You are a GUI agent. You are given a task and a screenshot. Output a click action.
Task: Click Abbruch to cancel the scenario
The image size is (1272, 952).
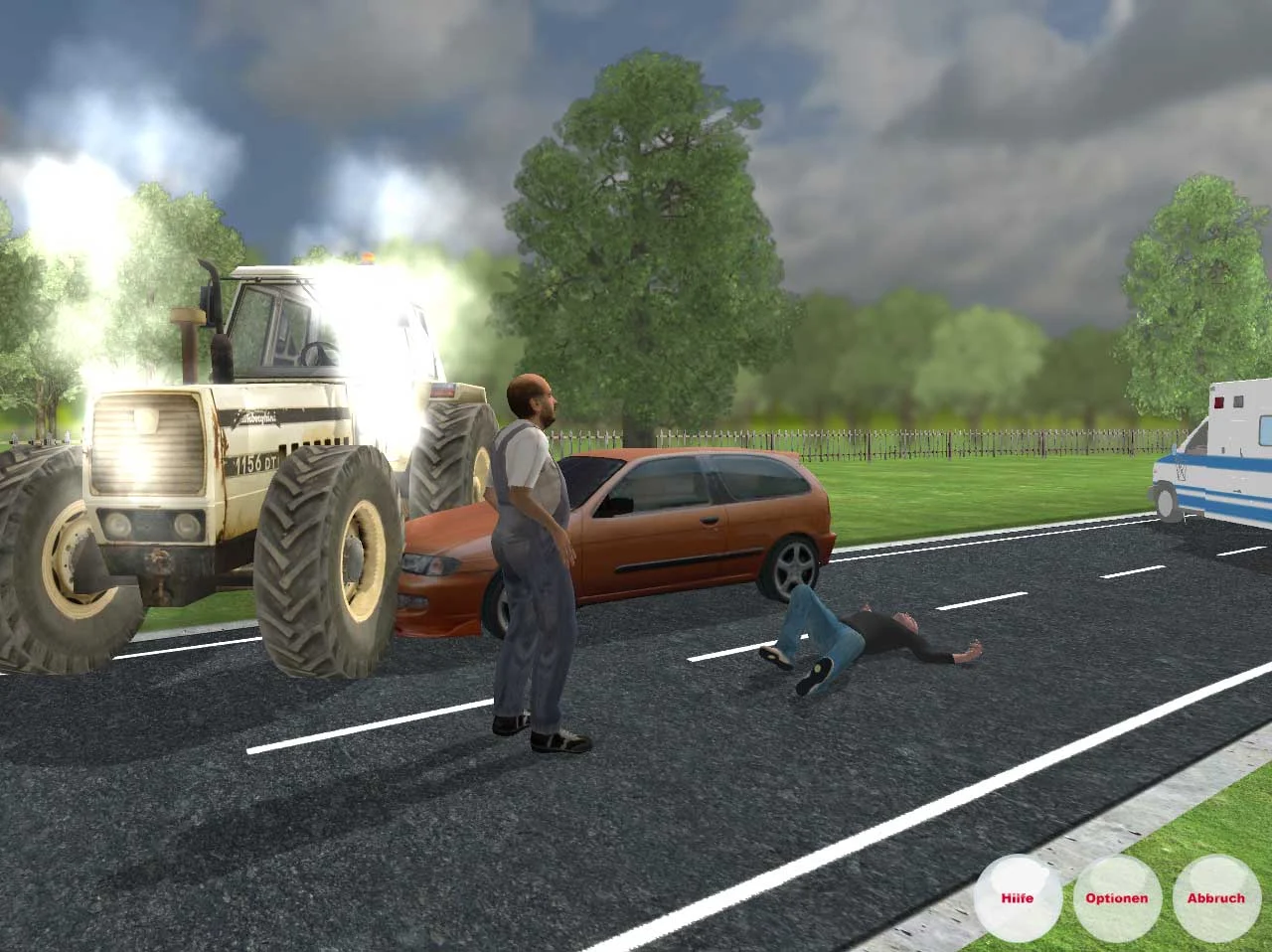(x=1216, y=897)
